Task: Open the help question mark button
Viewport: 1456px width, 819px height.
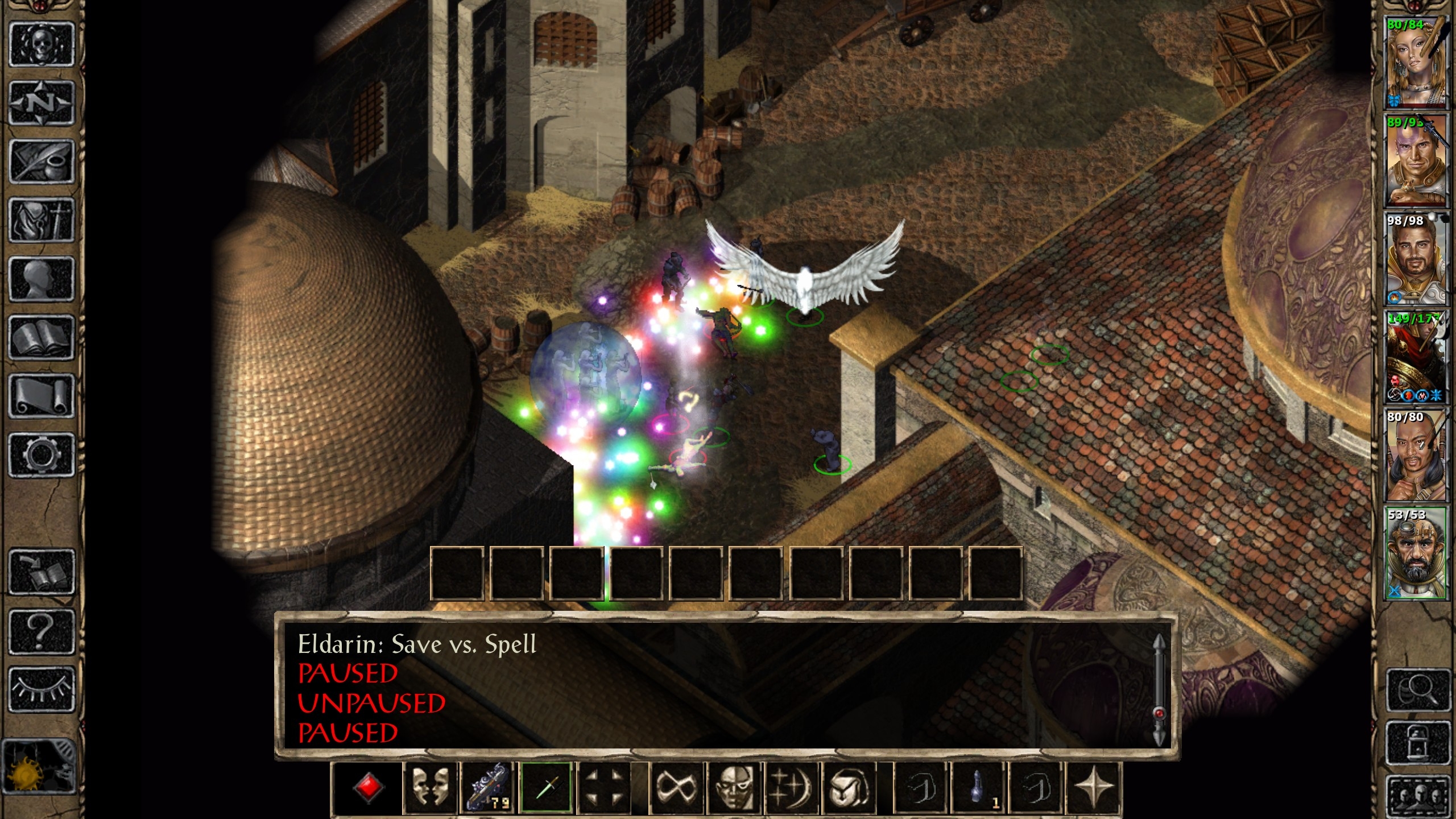Action: coord(42,631)
